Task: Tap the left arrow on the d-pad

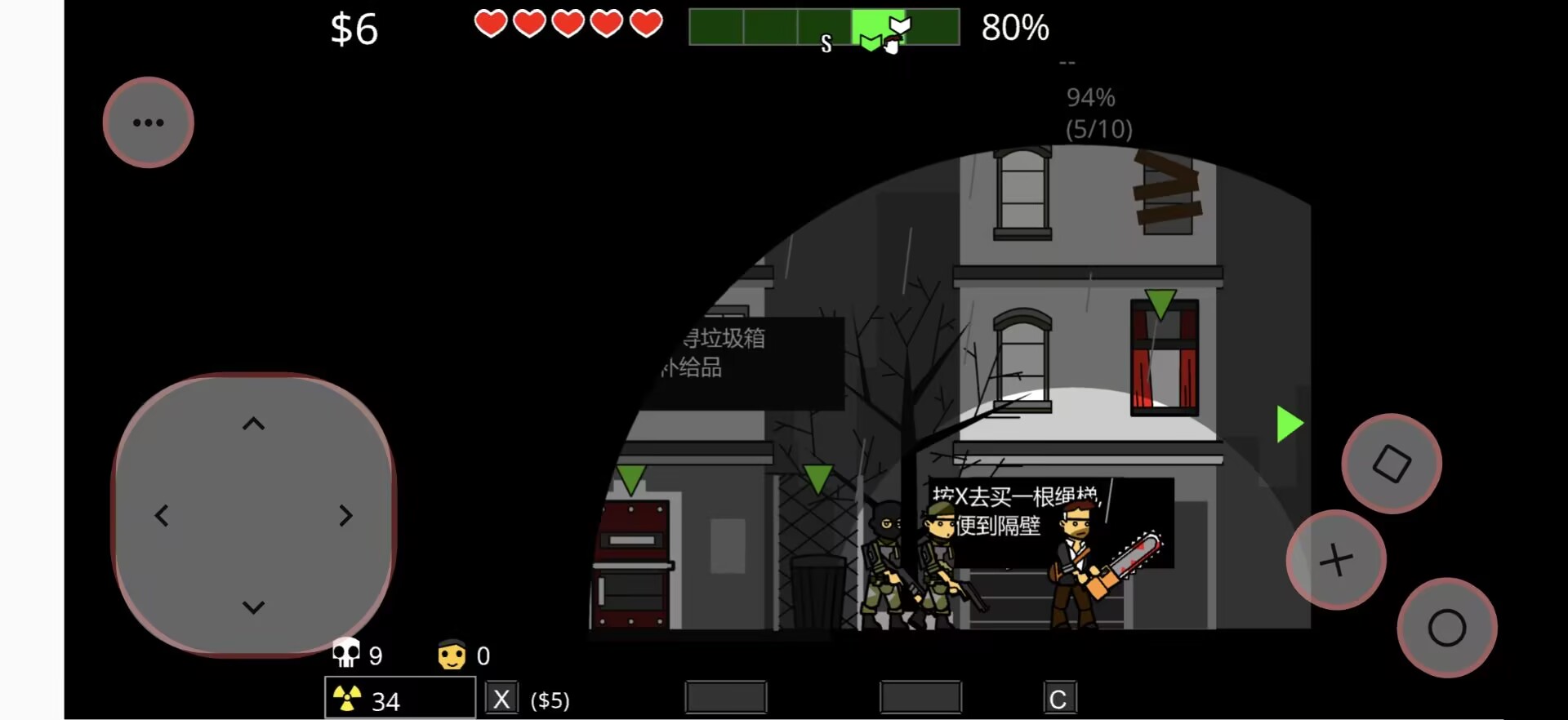Action: (162, 516)
